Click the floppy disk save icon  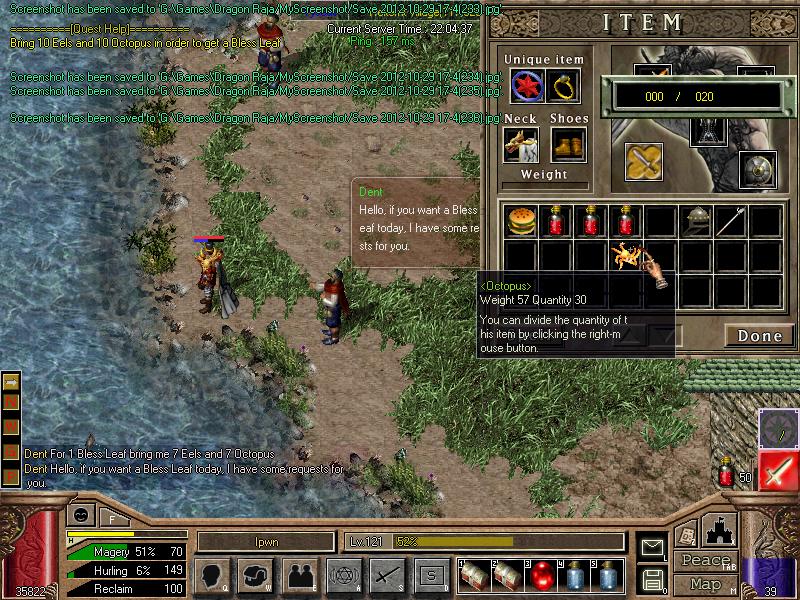[652, 578]
